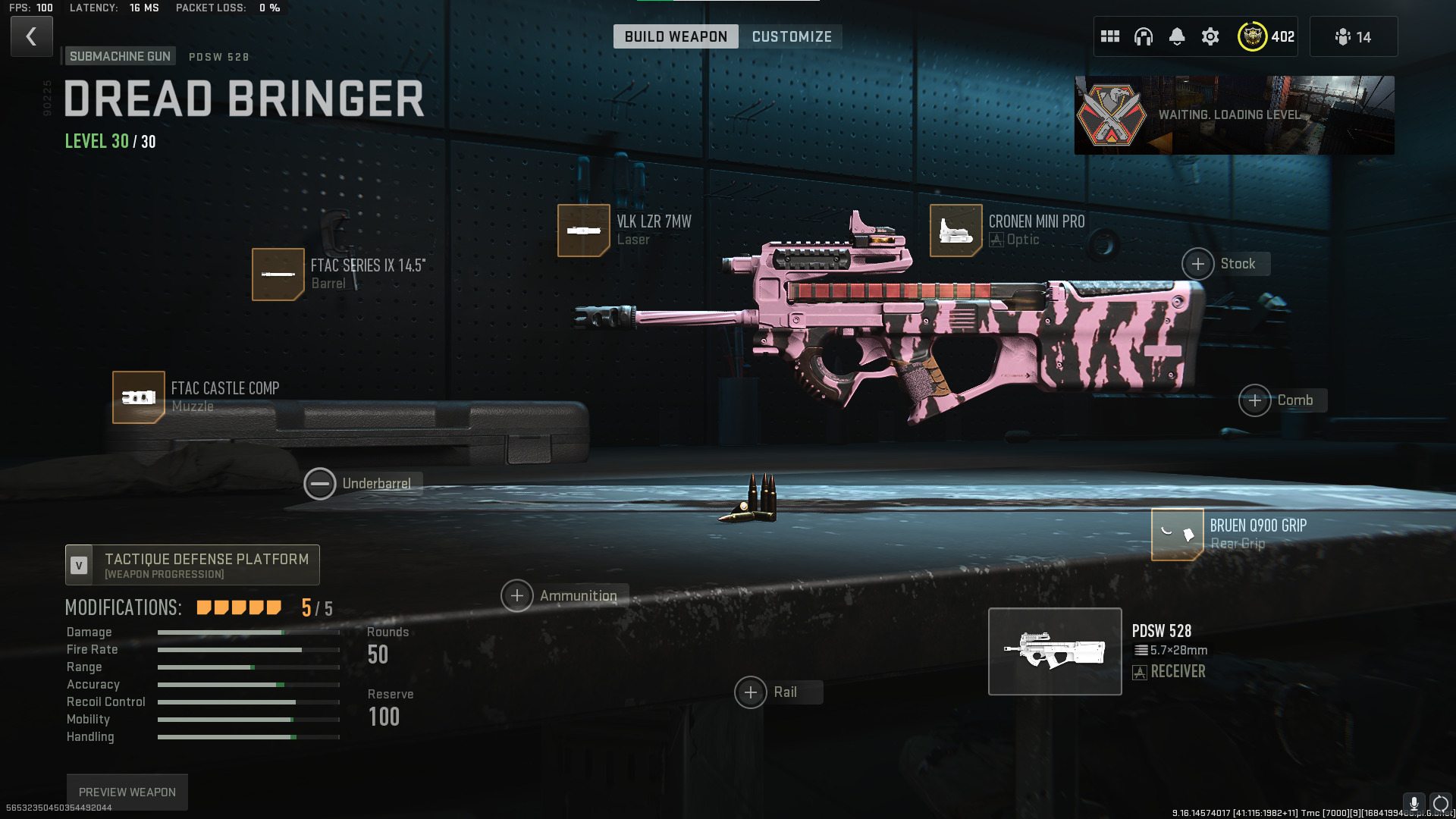Add a Comb attachment

[1255, 400]
